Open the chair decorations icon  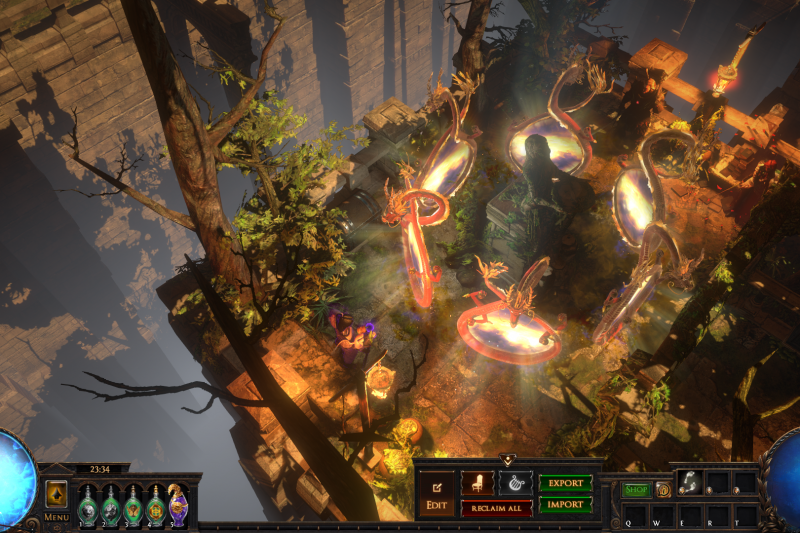click(x=477, y=483)
